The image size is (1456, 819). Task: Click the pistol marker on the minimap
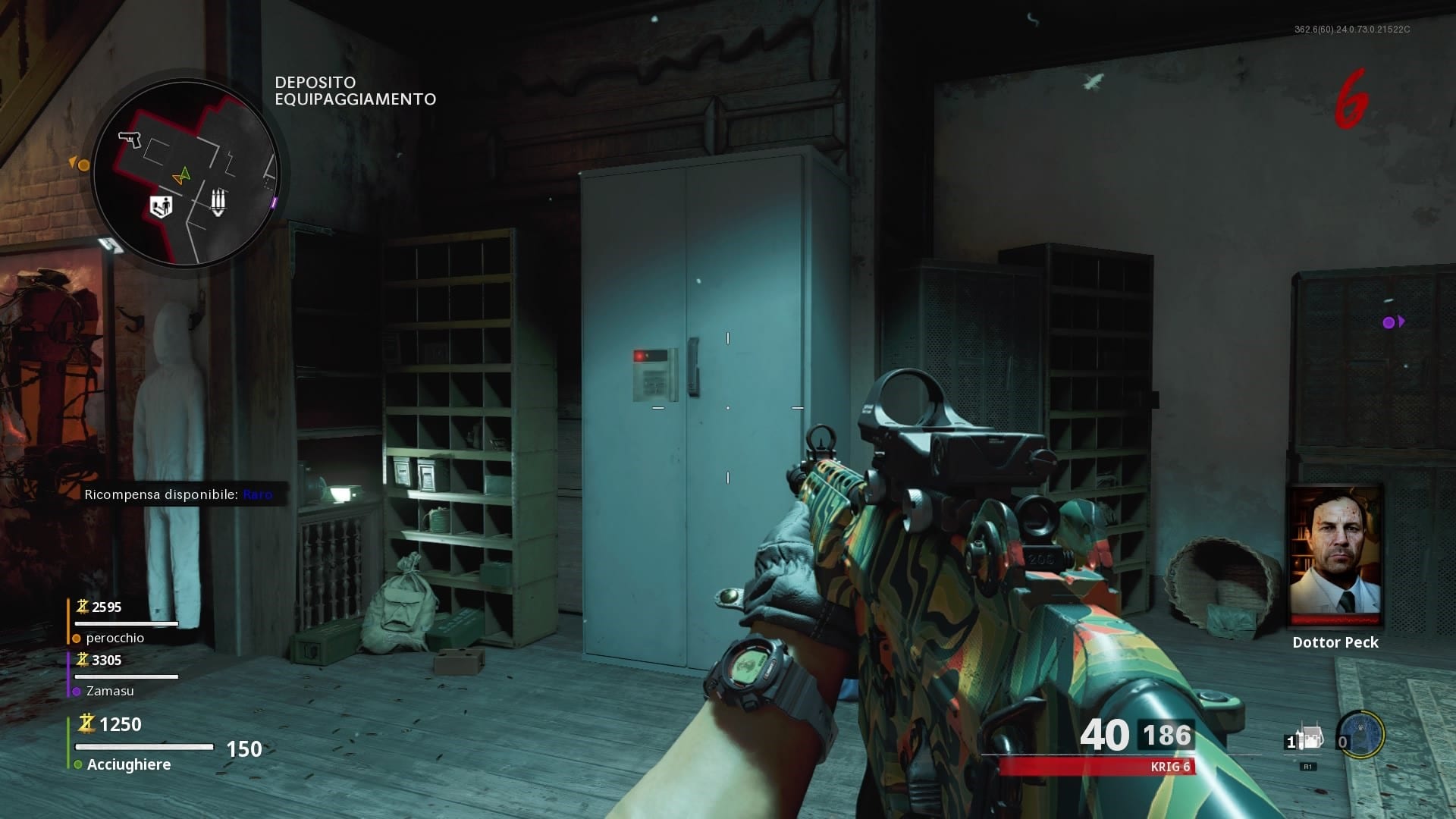(x=130, y=140)
